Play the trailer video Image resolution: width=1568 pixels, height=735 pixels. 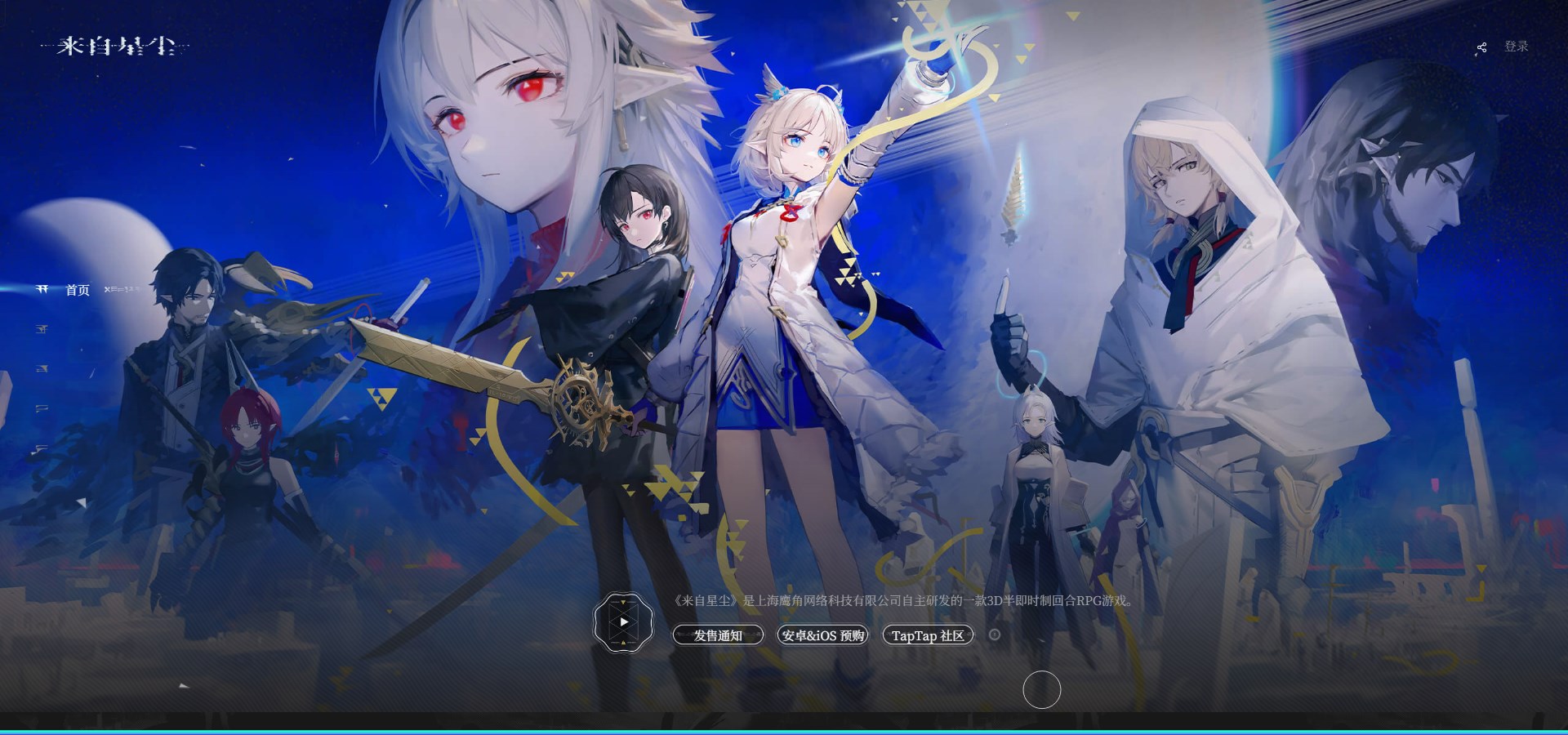click(624, 622)
